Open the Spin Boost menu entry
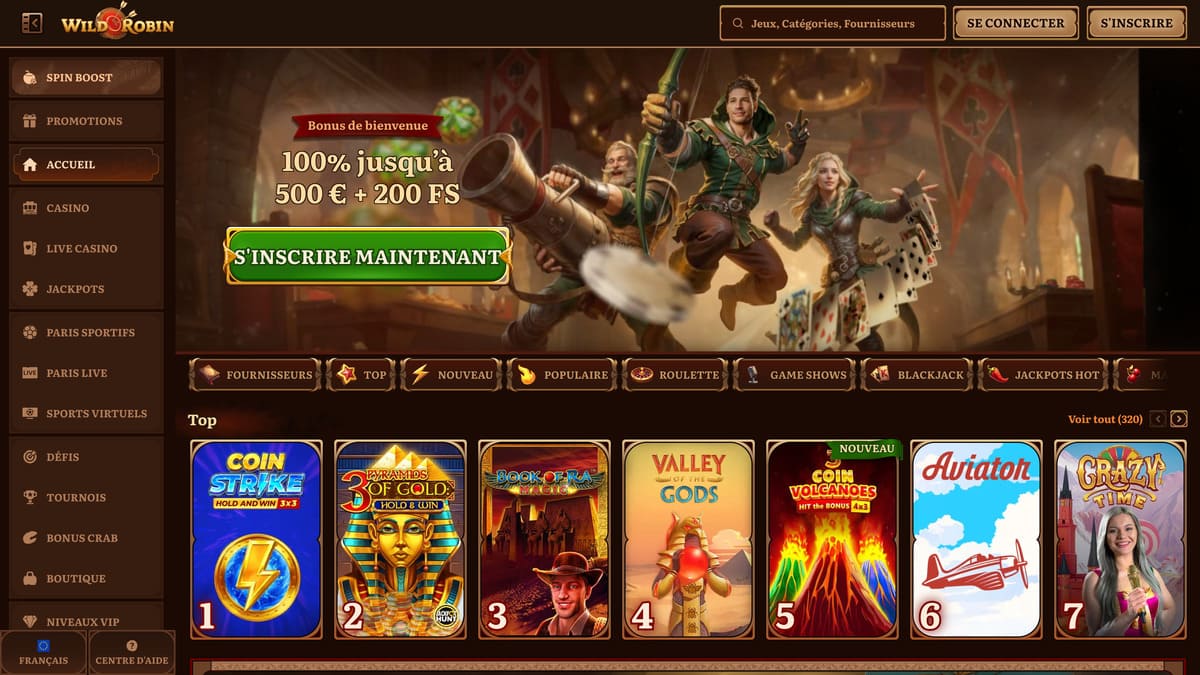 click(86, 78)
